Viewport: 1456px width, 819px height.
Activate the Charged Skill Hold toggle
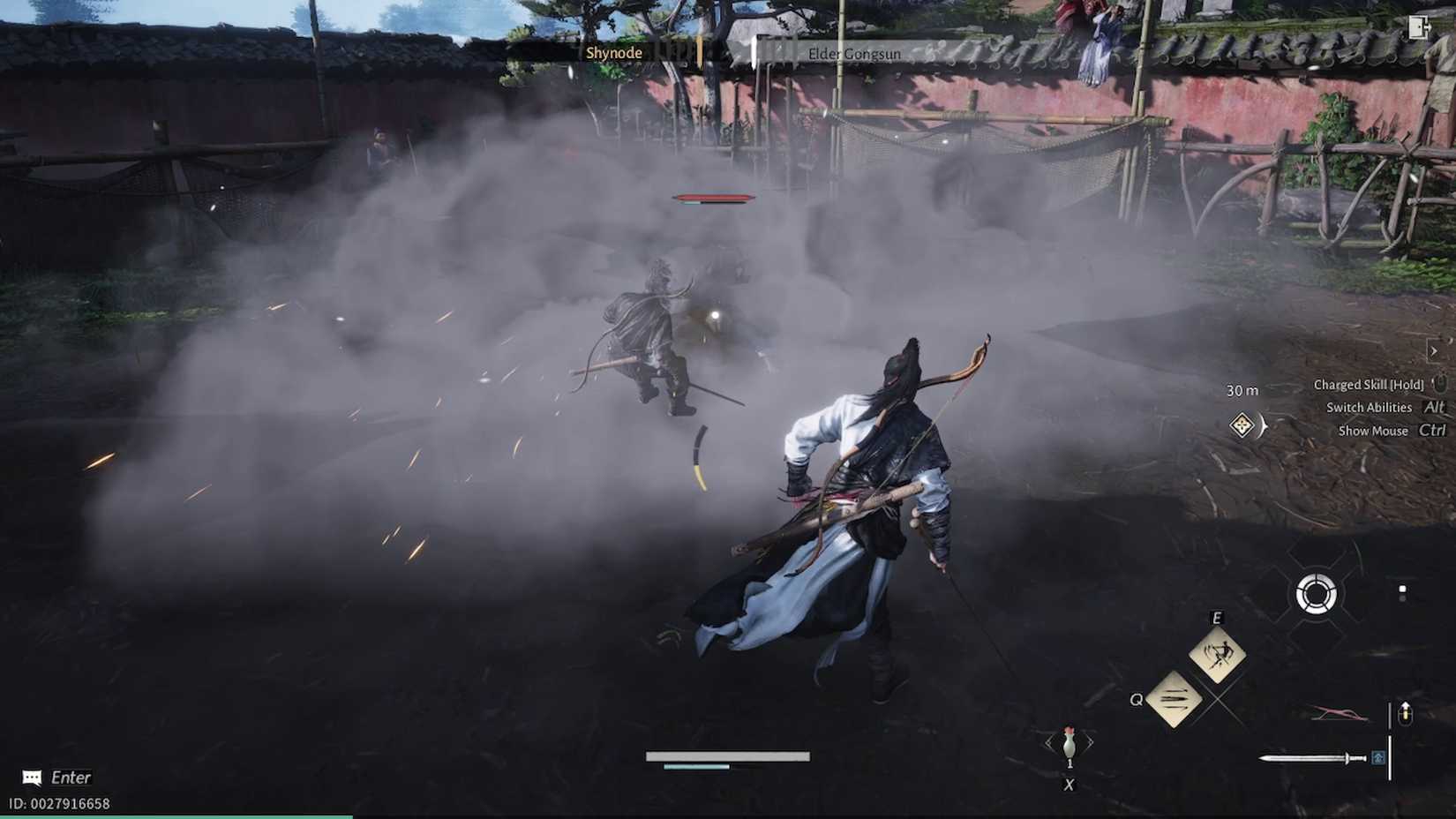tap(1368, 385)
